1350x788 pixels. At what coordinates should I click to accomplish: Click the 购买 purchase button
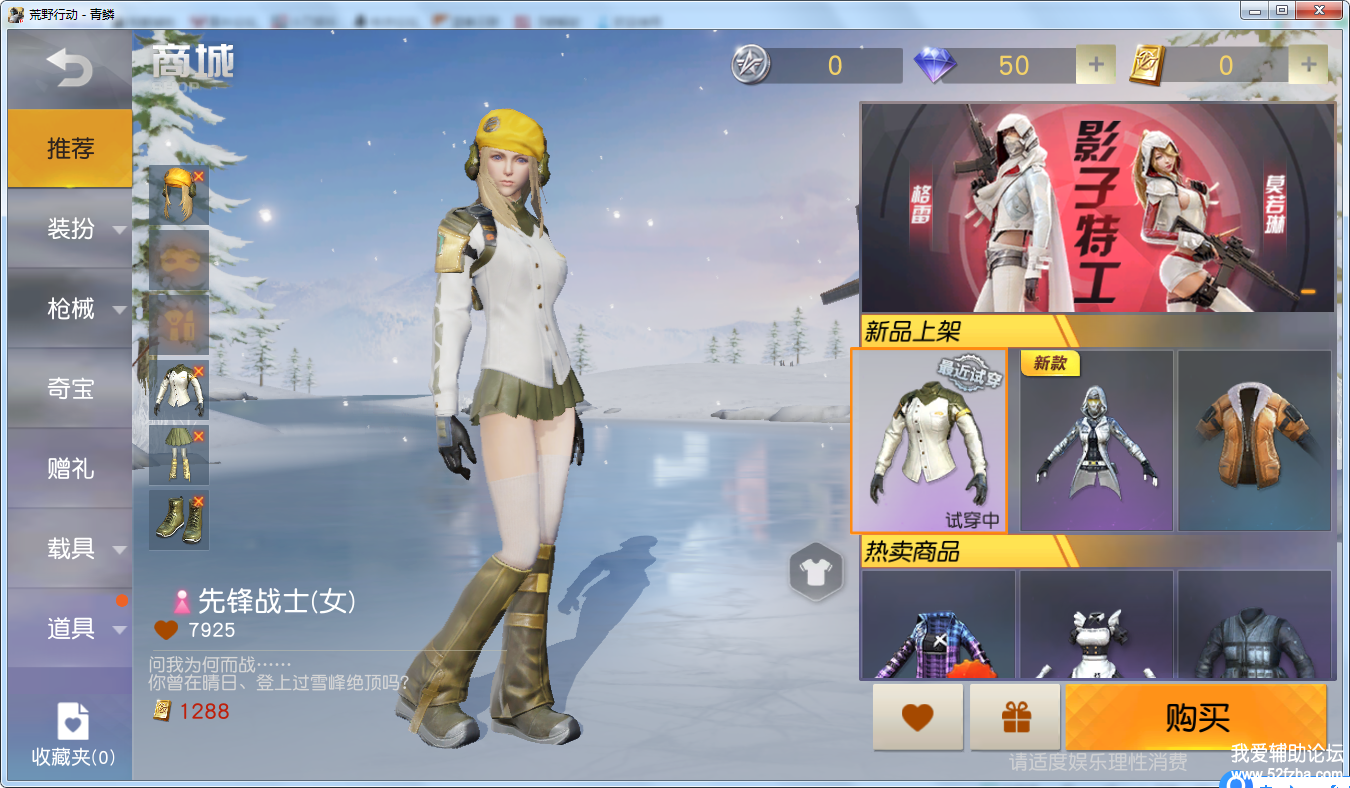[1196, 717]
